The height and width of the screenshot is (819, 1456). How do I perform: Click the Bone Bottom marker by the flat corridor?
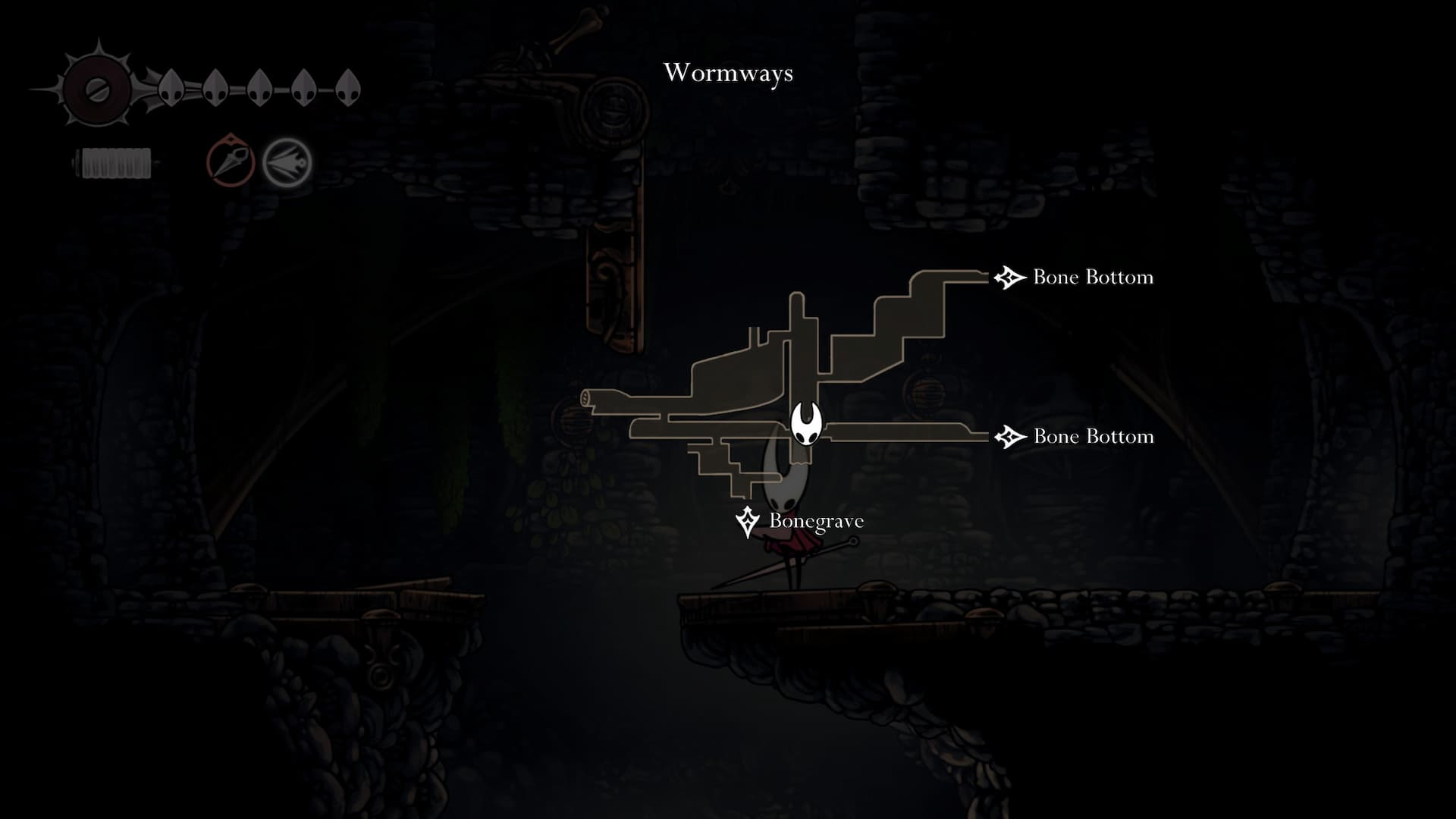[1009, 437]
